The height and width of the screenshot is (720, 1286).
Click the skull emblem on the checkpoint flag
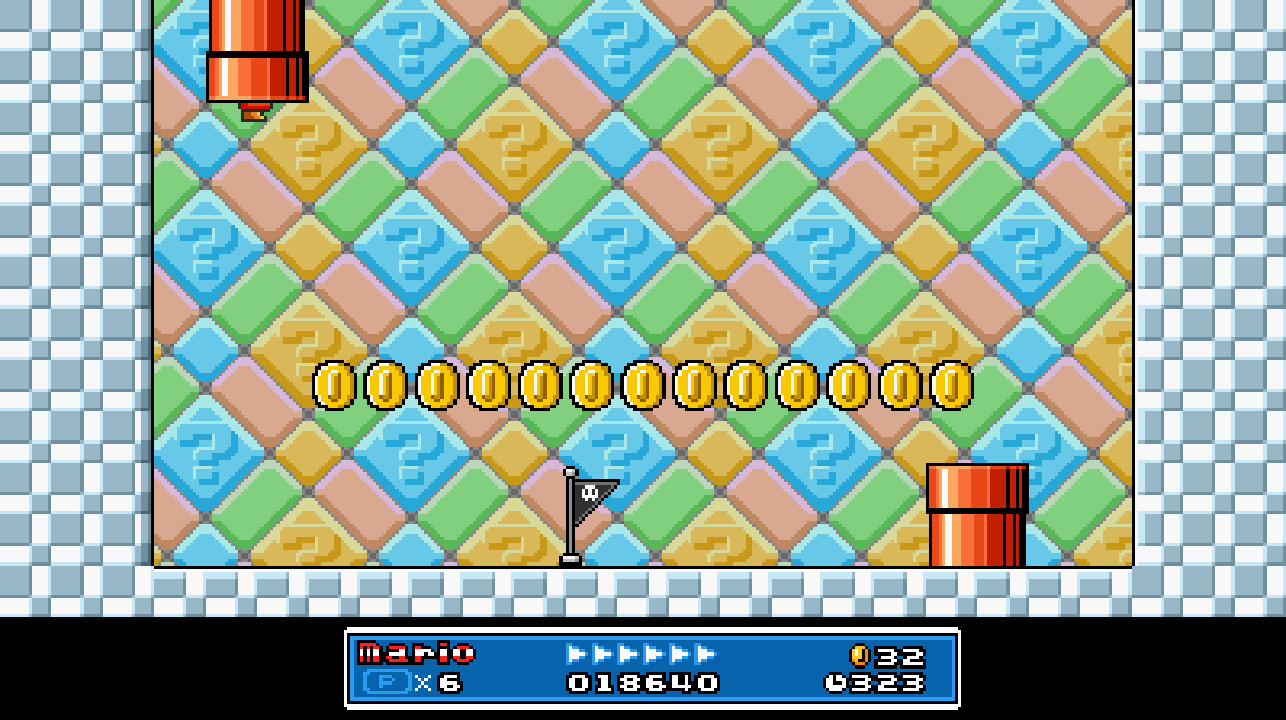(x=590, y=491)
